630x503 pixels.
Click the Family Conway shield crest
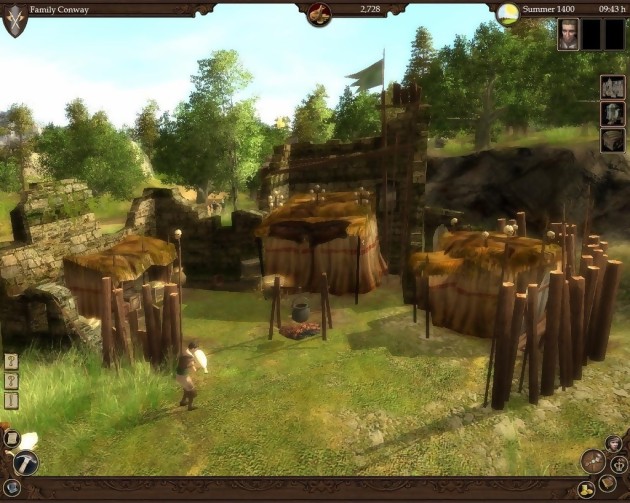15,18
